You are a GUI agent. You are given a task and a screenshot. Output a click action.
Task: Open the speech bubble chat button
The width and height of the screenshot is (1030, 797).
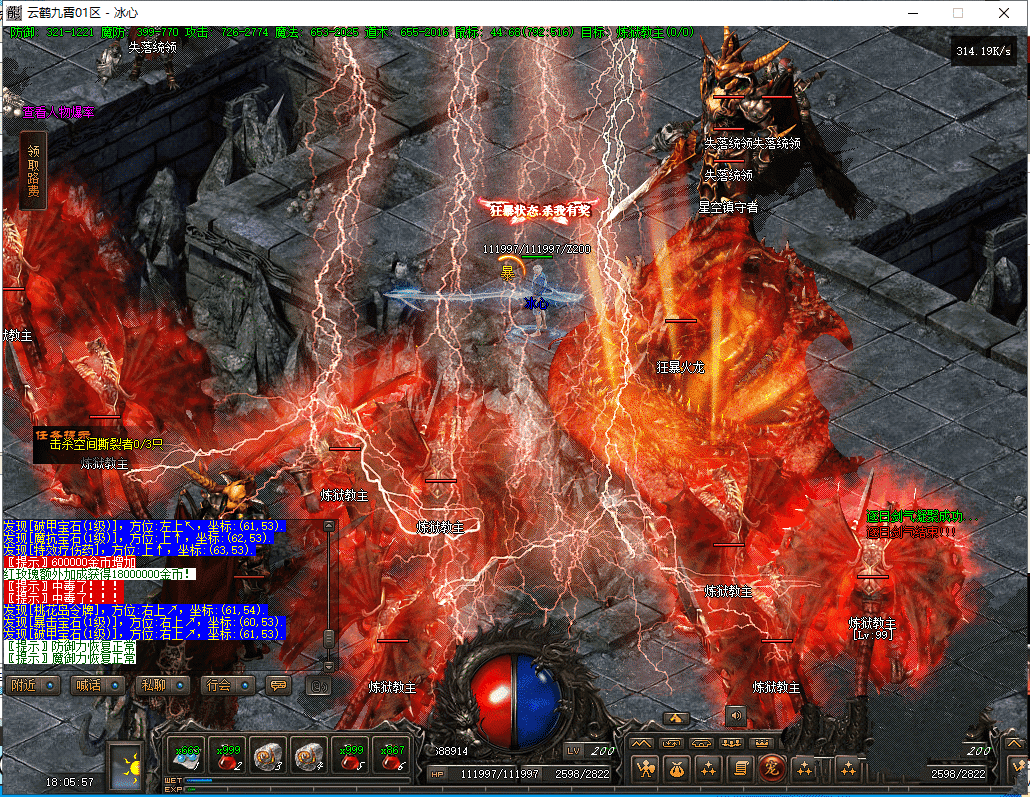[278, 686]
